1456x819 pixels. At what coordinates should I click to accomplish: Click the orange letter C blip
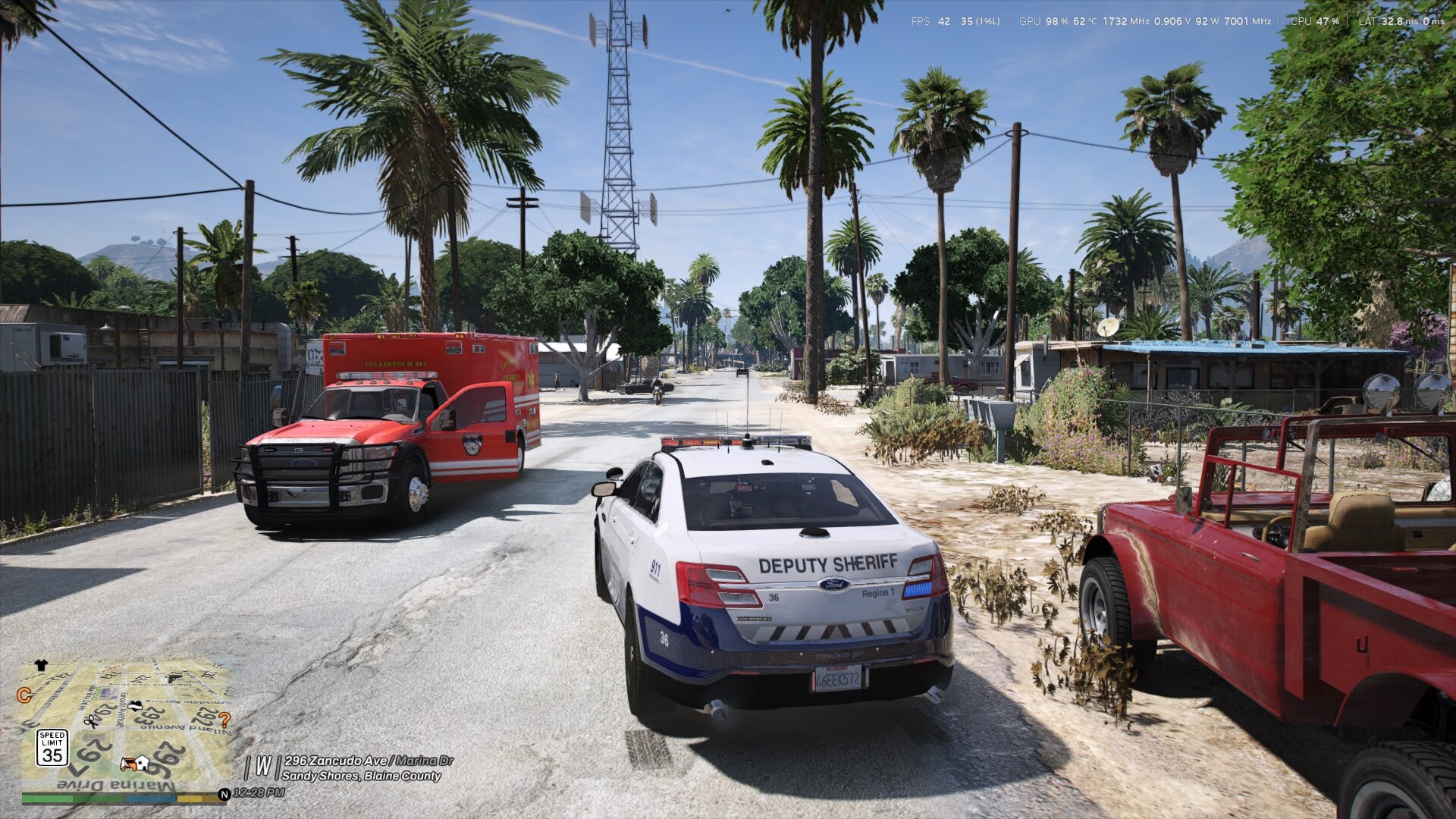(x=24, y=695)
